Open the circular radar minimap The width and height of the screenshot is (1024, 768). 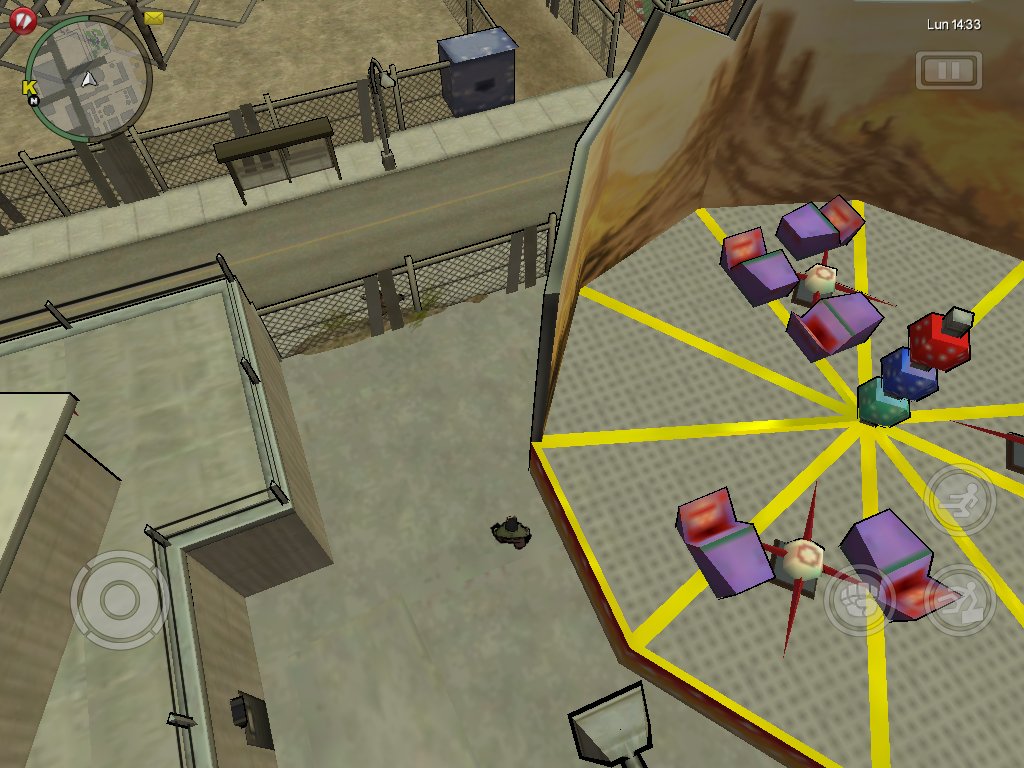click(x=89, y=78)
